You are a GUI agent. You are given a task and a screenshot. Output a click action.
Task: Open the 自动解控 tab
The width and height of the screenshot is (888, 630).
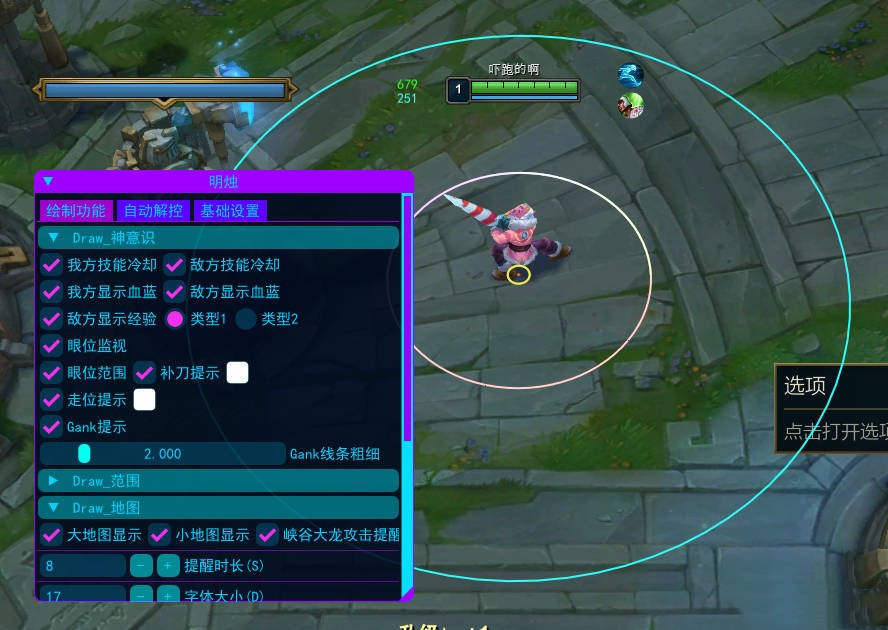[153, 211]
